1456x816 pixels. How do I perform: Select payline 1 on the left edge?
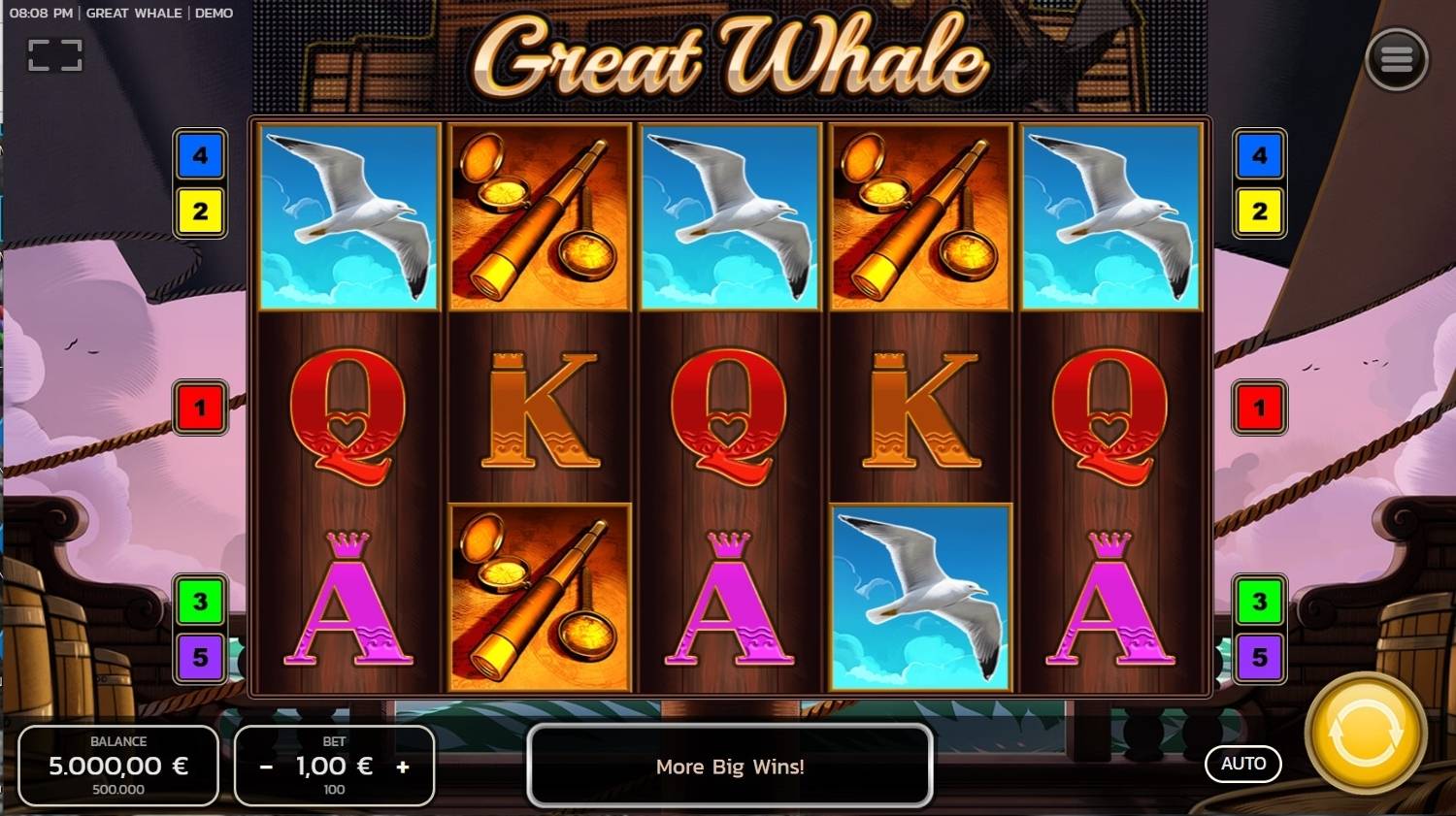[x=200, y=407]
